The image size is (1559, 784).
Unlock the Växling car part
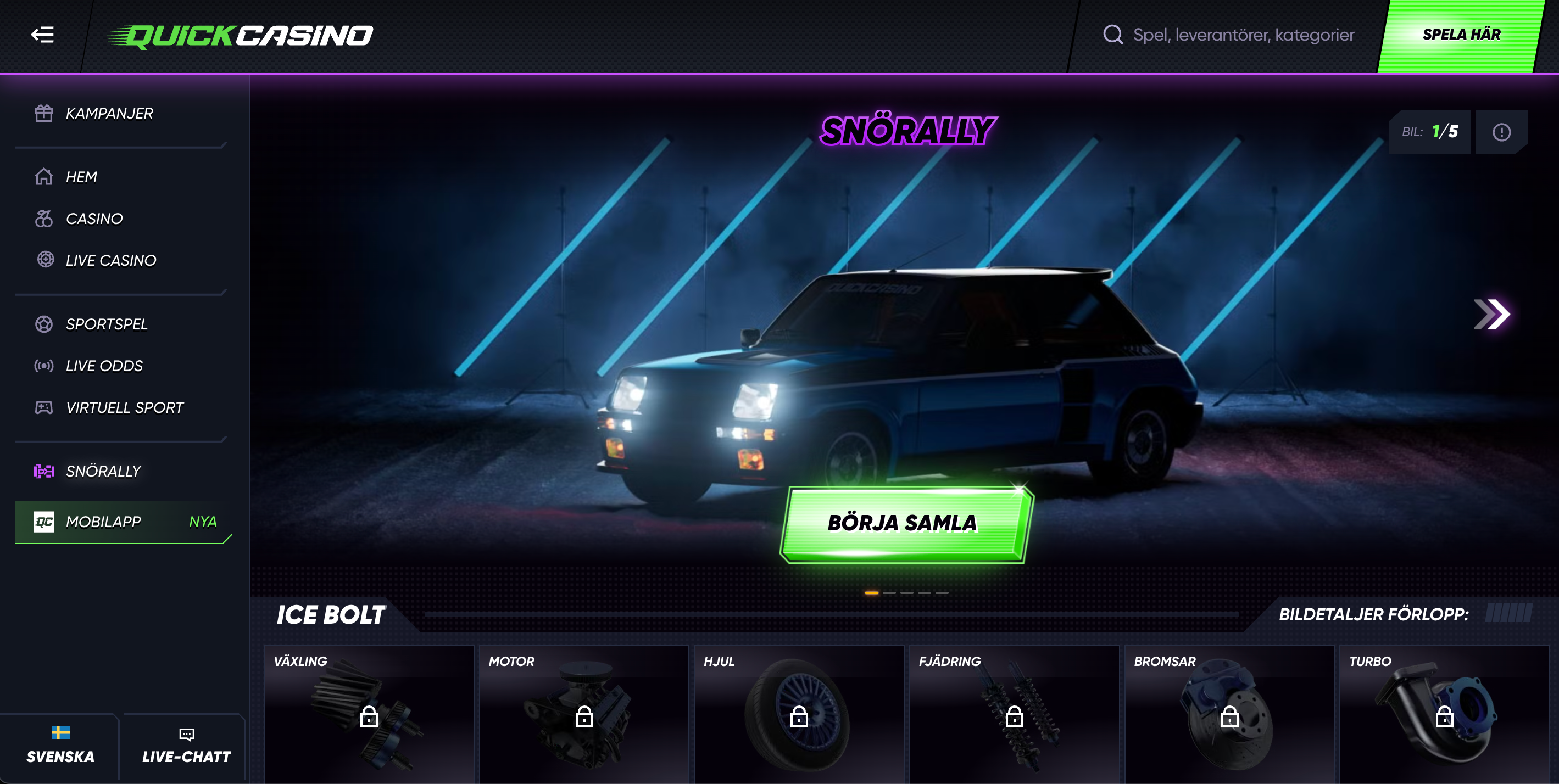pyautogui.click(x=369, y=719)
